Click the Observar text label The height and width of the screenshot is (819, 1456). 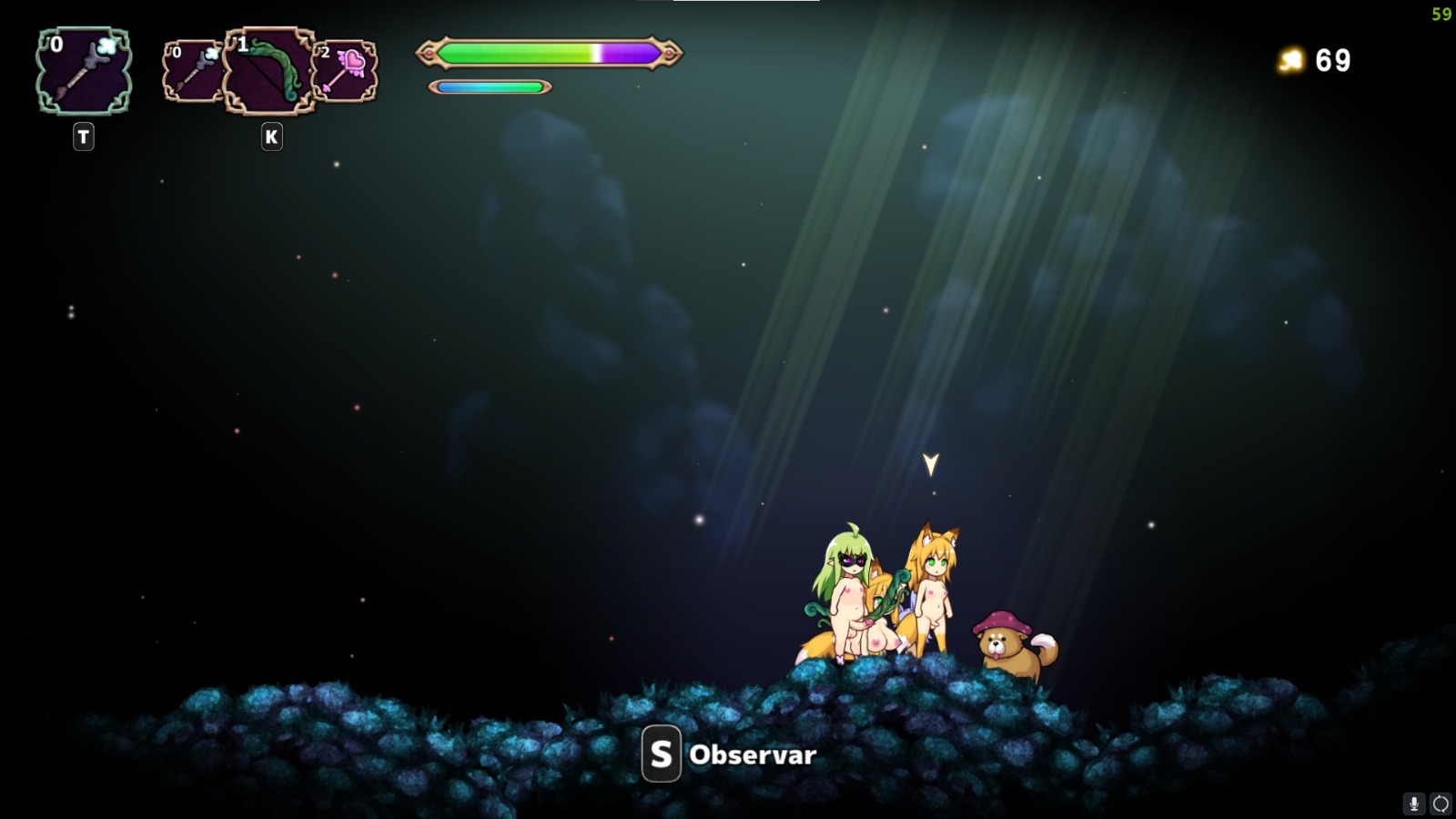(x=753, y=754)
